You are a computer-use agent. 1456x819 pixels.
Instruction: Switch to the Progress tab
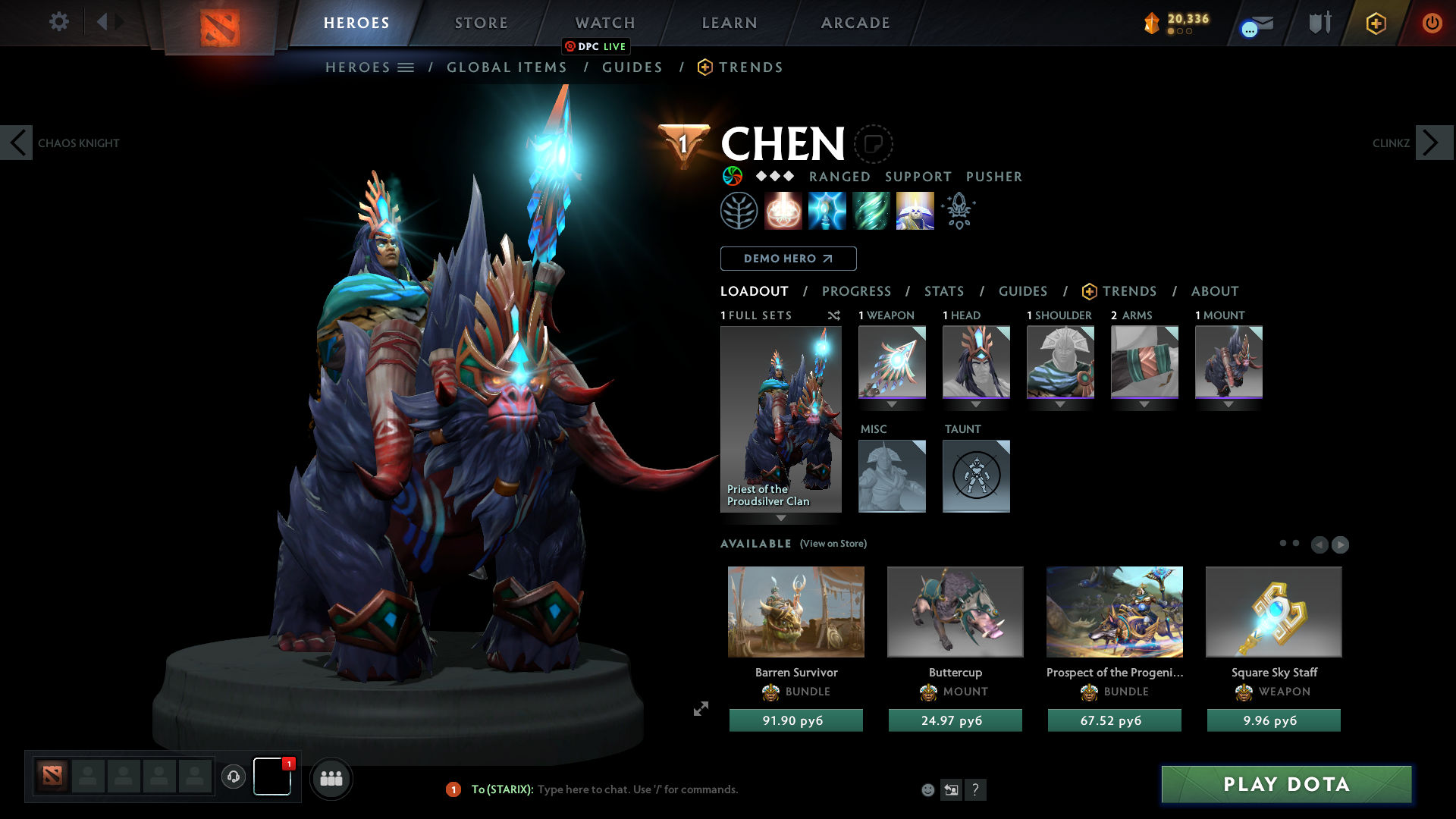857,291
